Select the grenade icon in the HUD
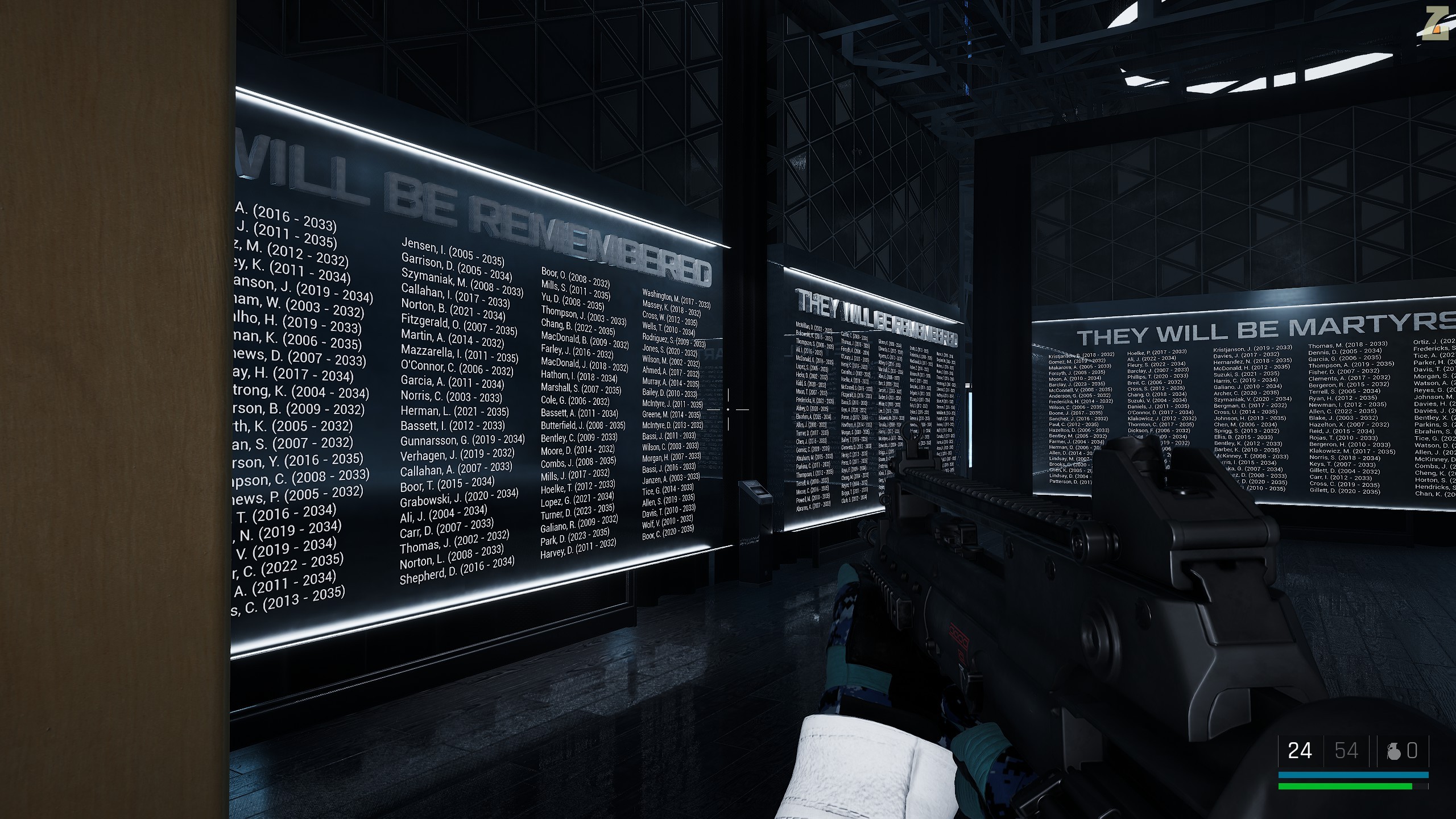This screenshot has height=819, width=1456. (1394, 751)
